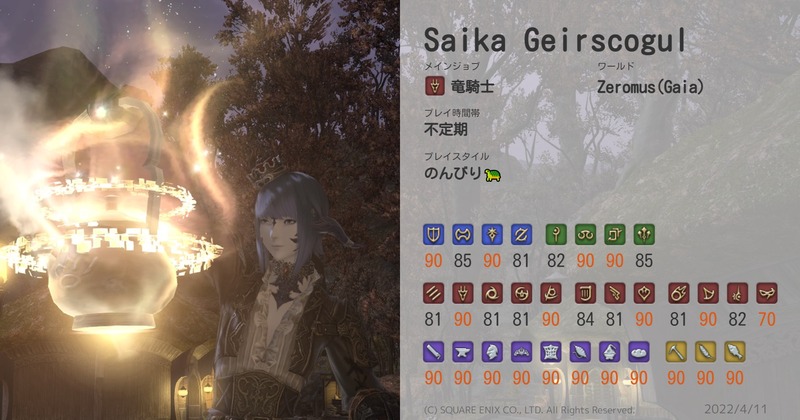Select the Culinarian frying pan icon
The width and height of the screenshot is (800, 420).
[637, 352]
